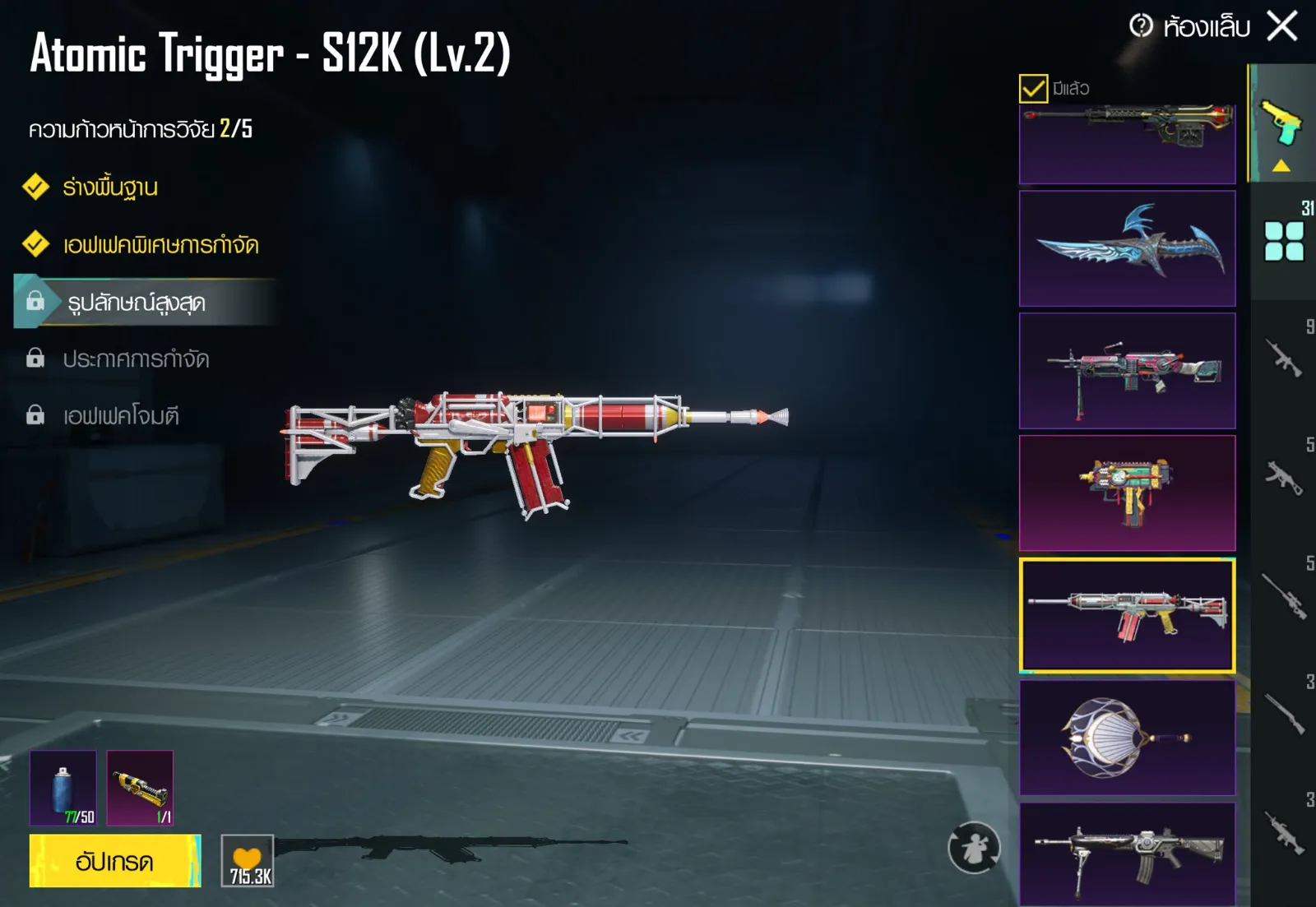Choose the pink machine gun with bipod thumbnail
Viewport: 1316px width, 907px height.
1127,371
